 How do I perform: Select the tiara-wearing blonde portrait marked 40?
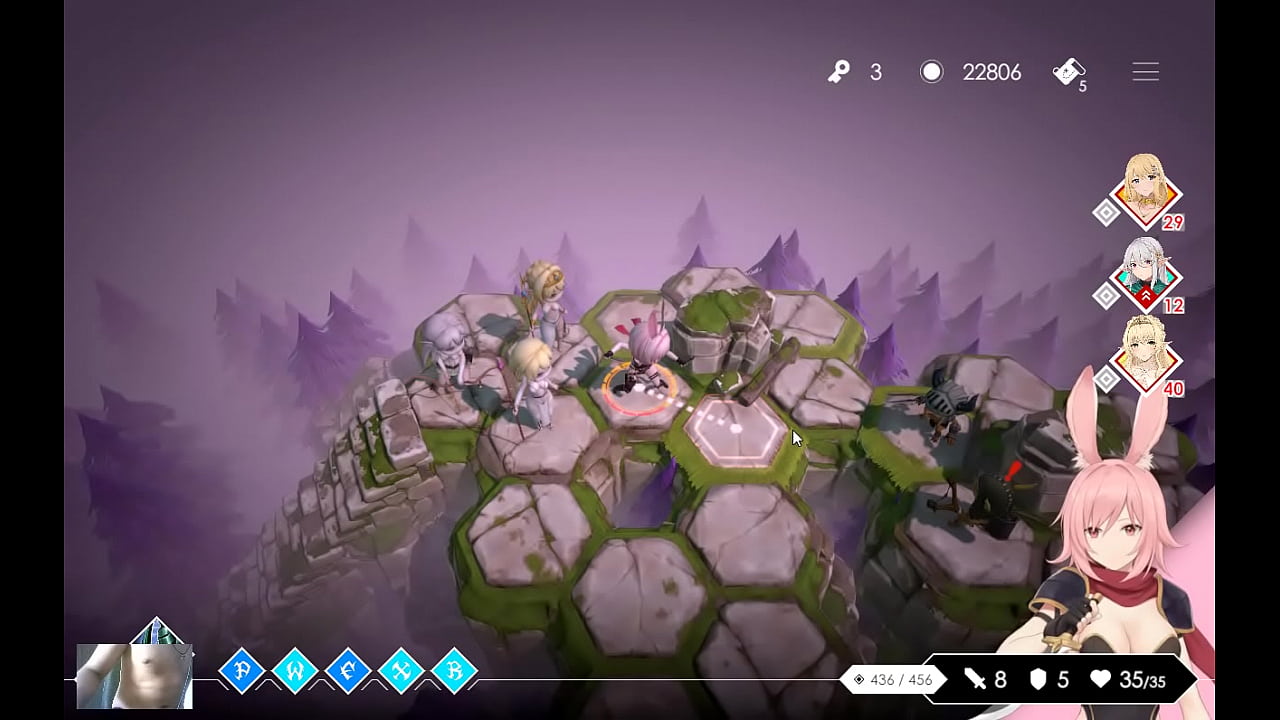(1146, 355)
